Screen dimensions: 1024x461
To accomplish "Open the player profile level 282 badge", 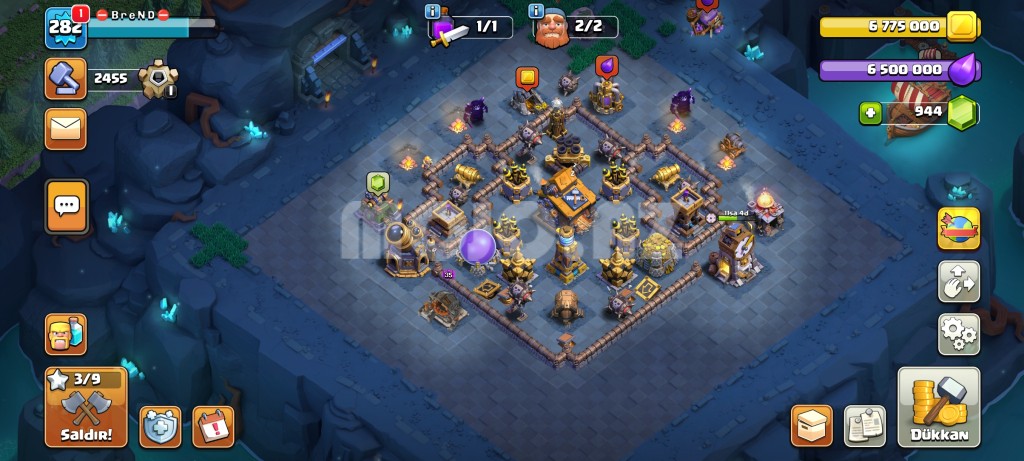I will pyautogui.click(x=65, y=28).
